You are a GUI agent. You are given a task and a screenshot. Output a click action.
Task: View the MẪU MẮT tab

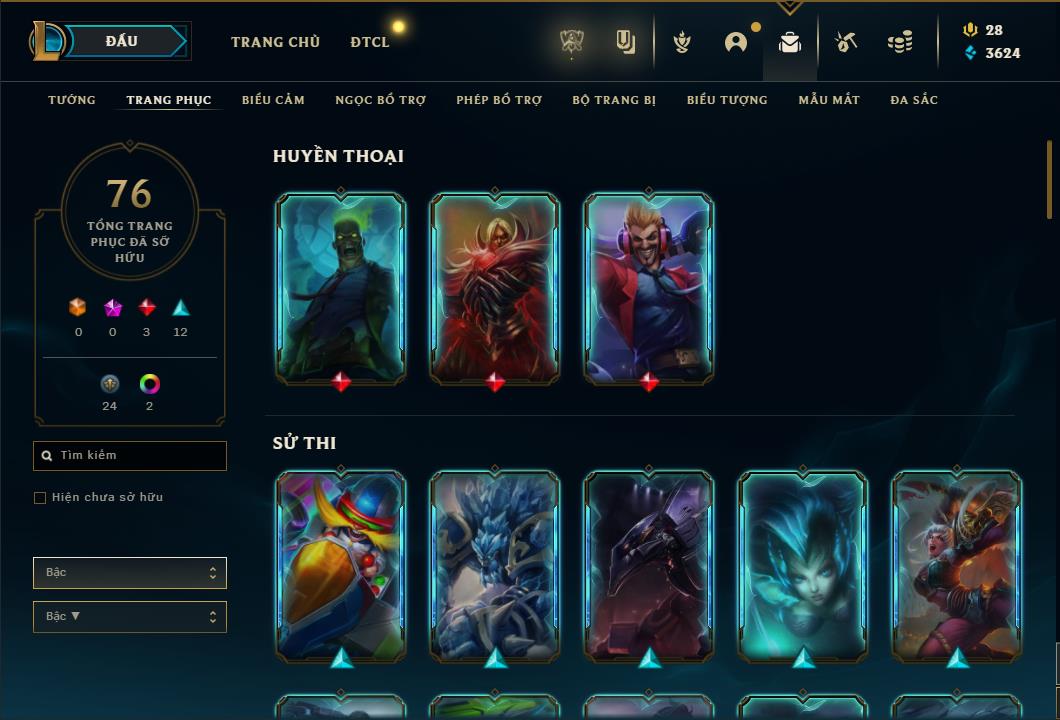coord(829,100)
